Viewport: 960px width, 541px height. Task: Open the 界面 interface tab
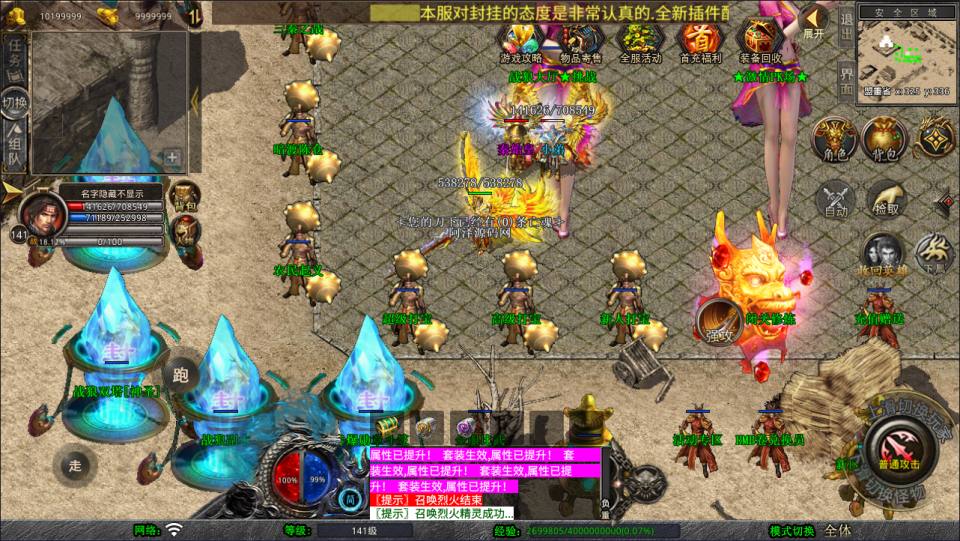point(846,80)
